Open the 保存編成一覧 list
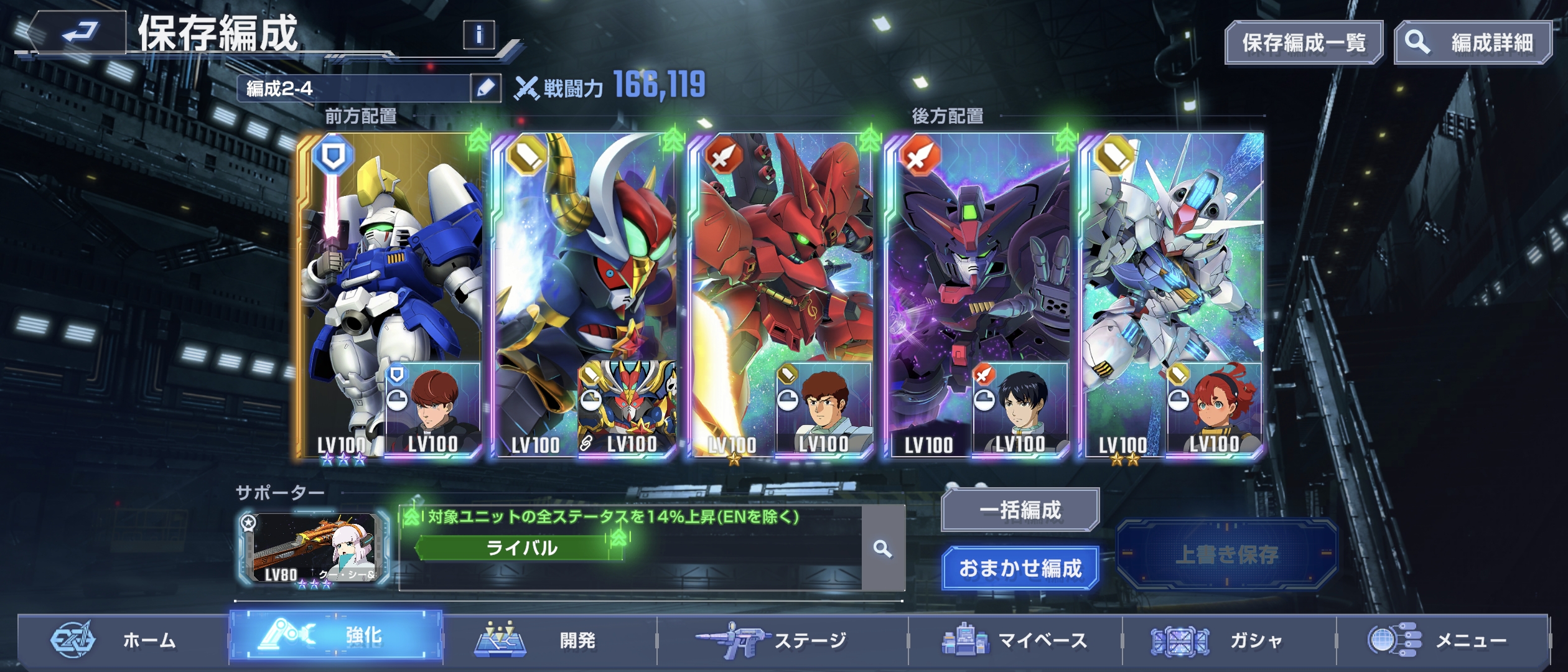 (x=1304, y=43)
